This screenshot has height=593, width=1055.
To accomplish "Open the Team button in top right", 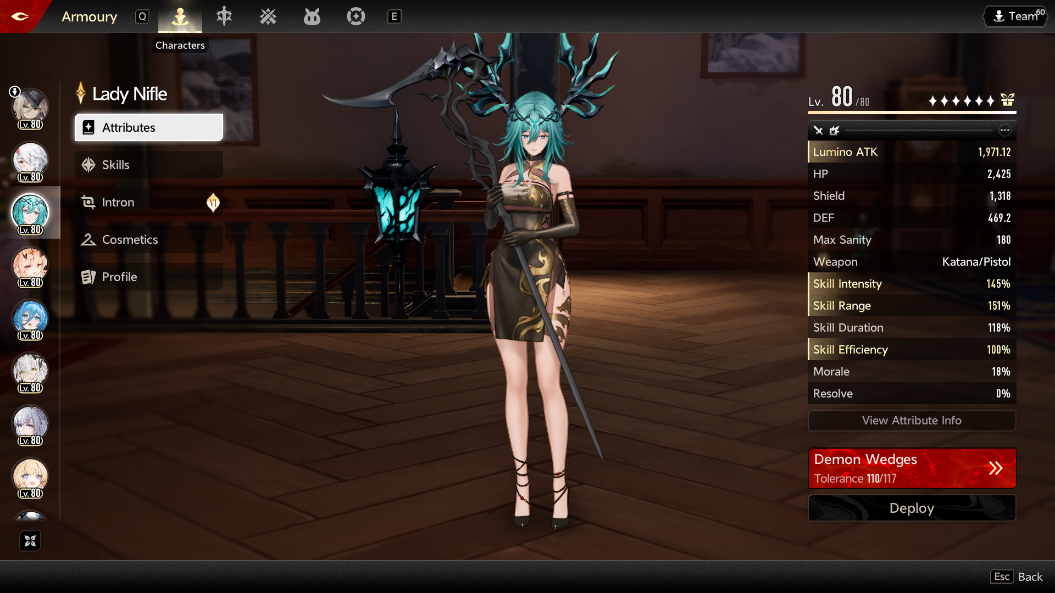I will pyautogui.click(x=1014, y=16).
